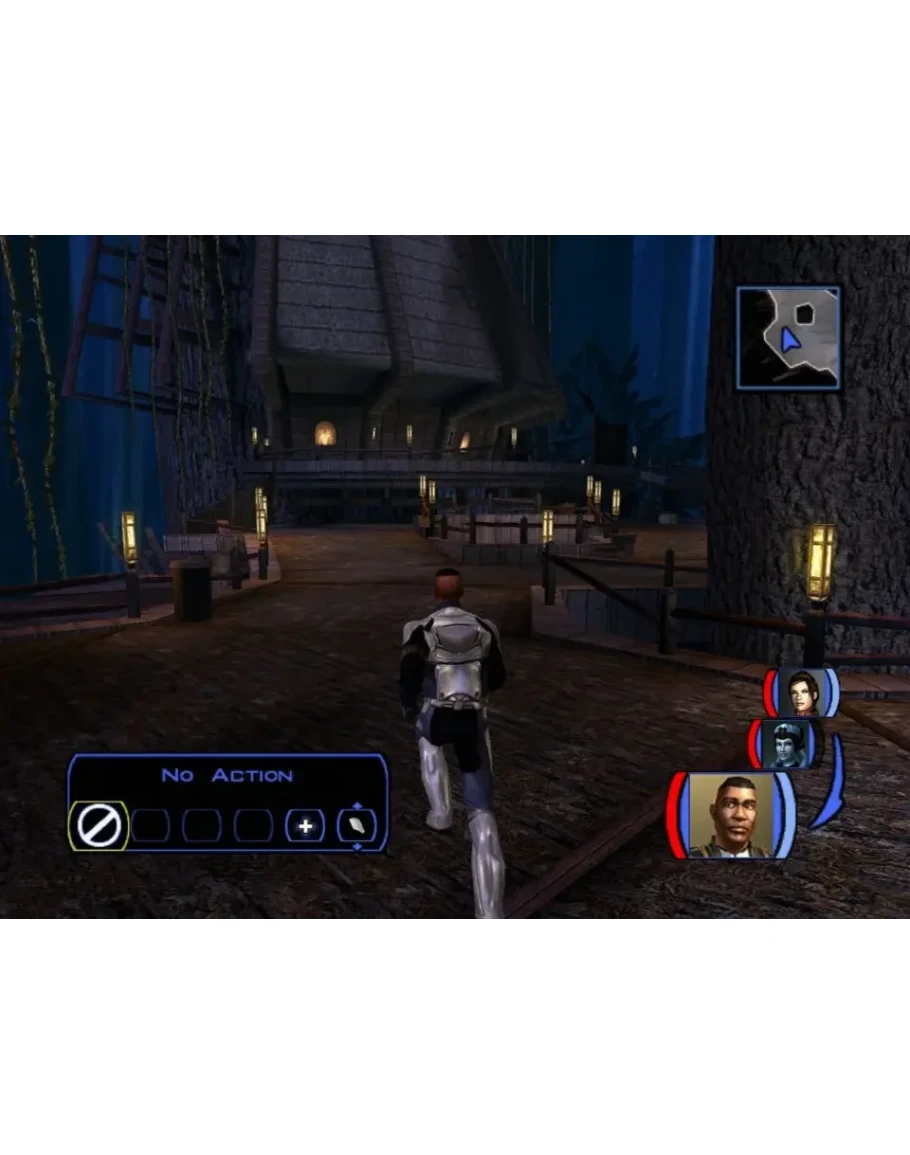Image resolution: width=910 pixels, height=1155 pixels.
Task: Choose the white item slot with arrows
Action: (357, 826)
